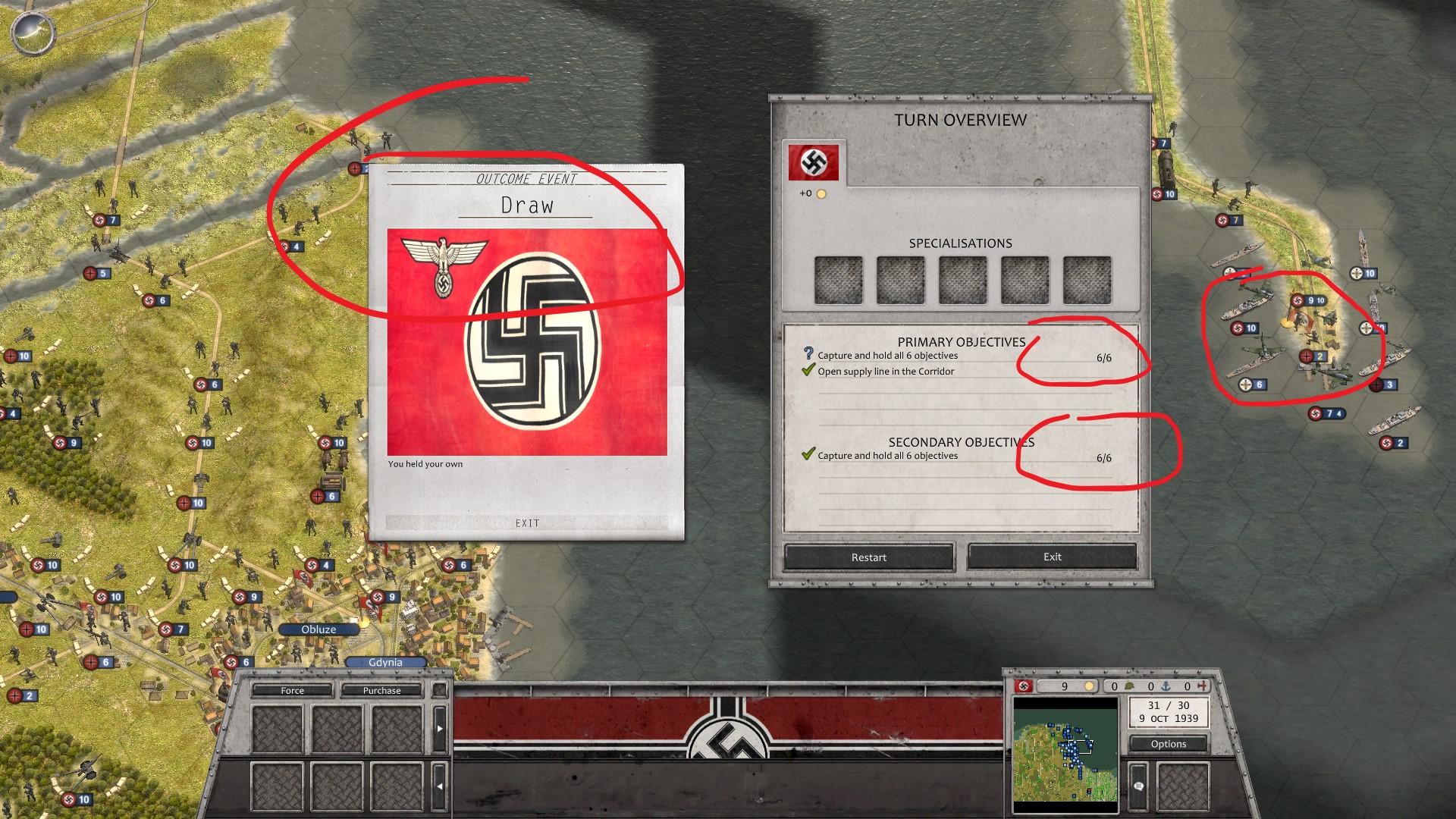Click the green checkmark on Open supply line objective
The image size is (1456, 819).
pyautogui.click(x=808, y=371)
